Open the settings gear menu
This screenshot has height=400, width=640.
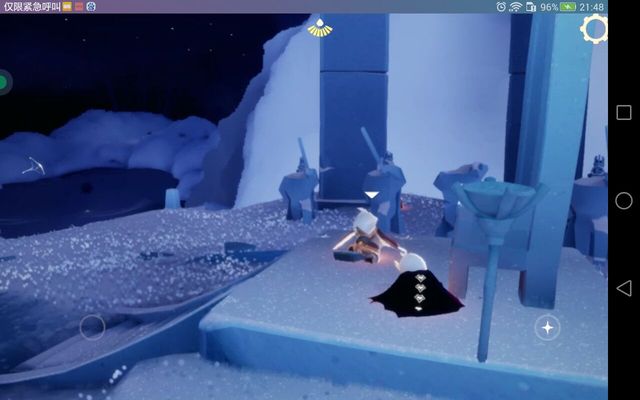[594, 29]
